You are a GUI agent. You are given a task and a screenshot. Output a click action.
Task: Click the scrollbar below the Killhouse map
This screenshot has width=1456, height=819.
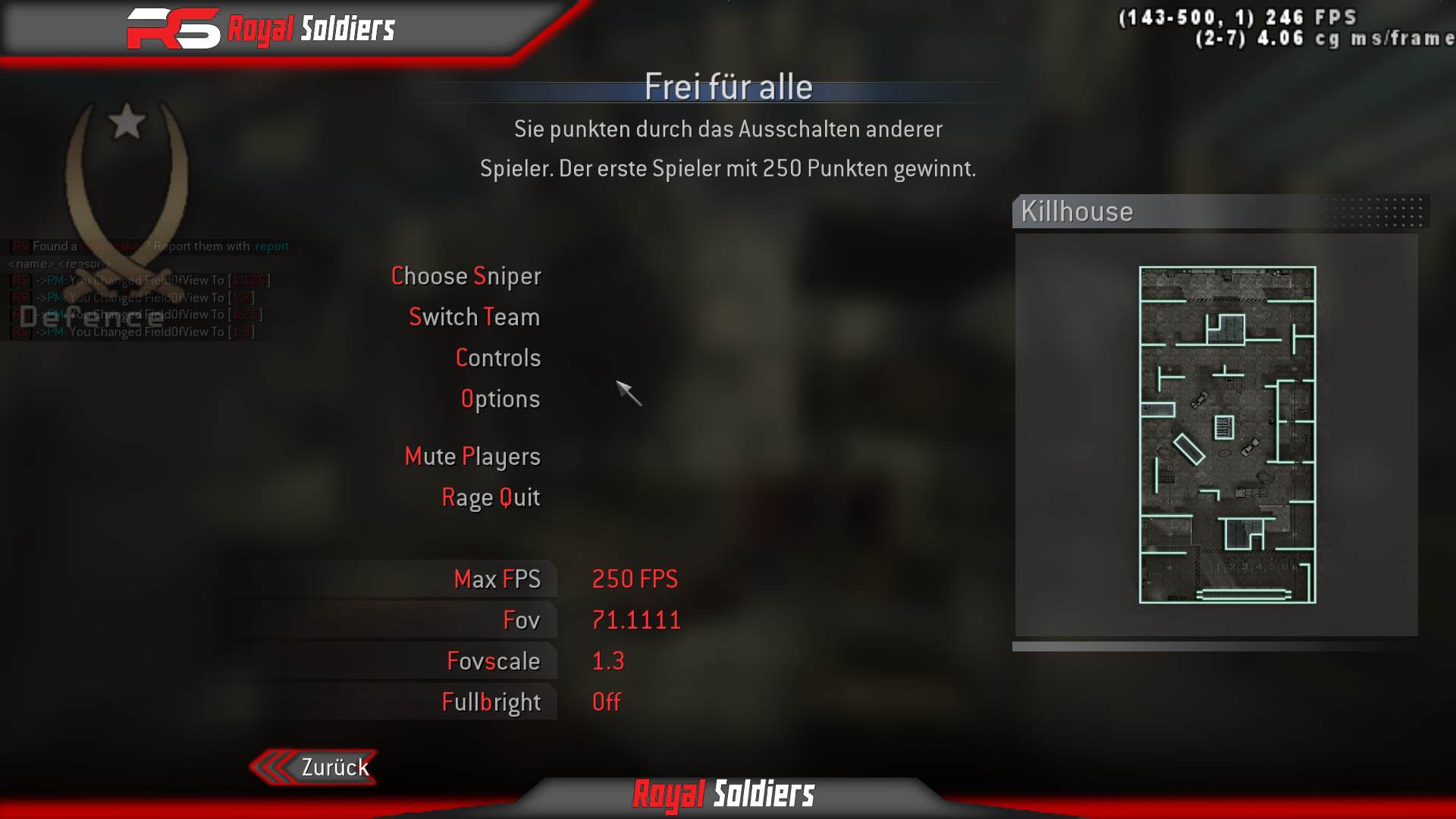pos(1222,647)
